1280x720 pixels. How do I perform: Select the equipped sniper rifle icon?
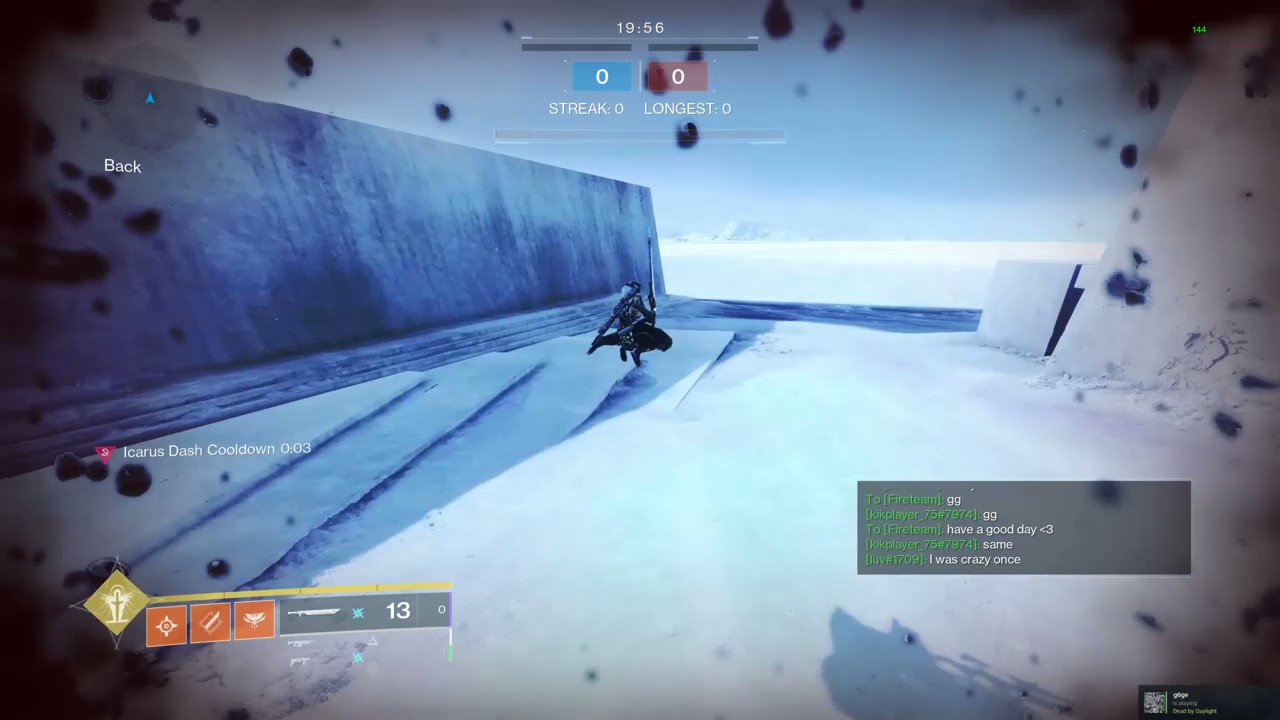click(x=313, y=611)
